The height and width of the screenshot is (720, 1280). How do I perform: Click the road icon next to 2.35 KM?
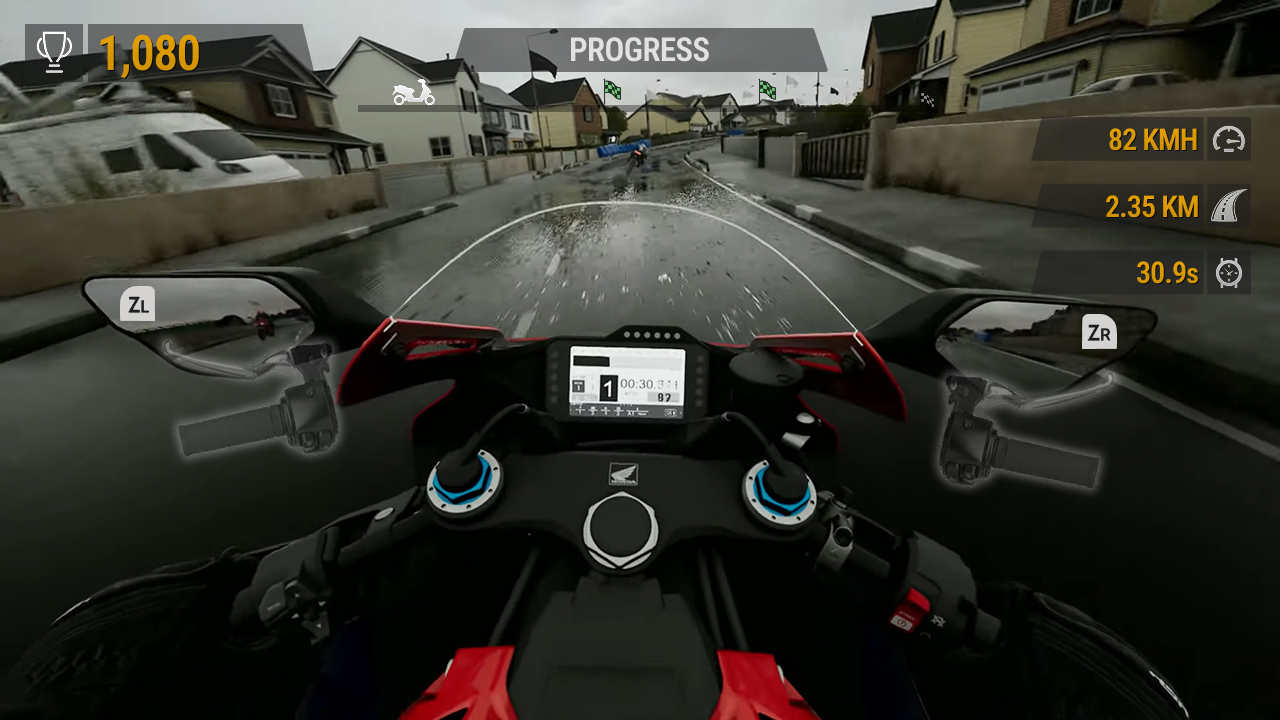(x=1229, y=206)
